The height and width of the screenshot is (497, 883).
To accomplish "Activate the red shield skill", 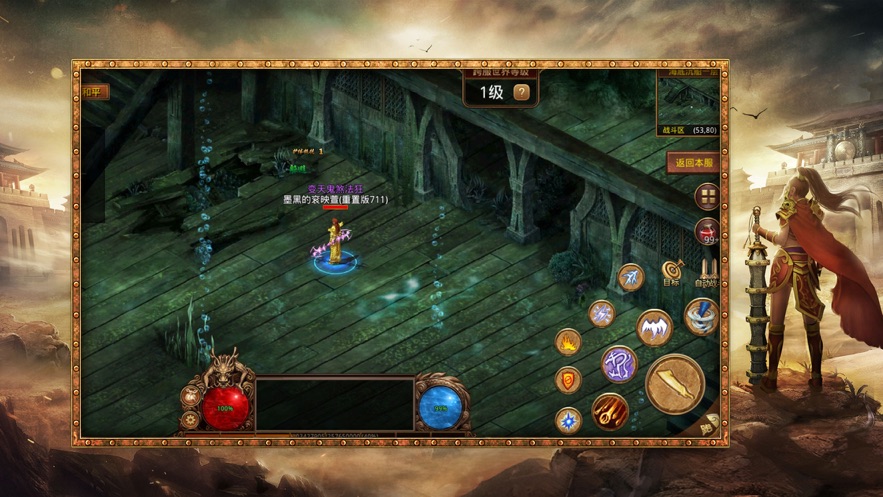I will tap(568, 380).
